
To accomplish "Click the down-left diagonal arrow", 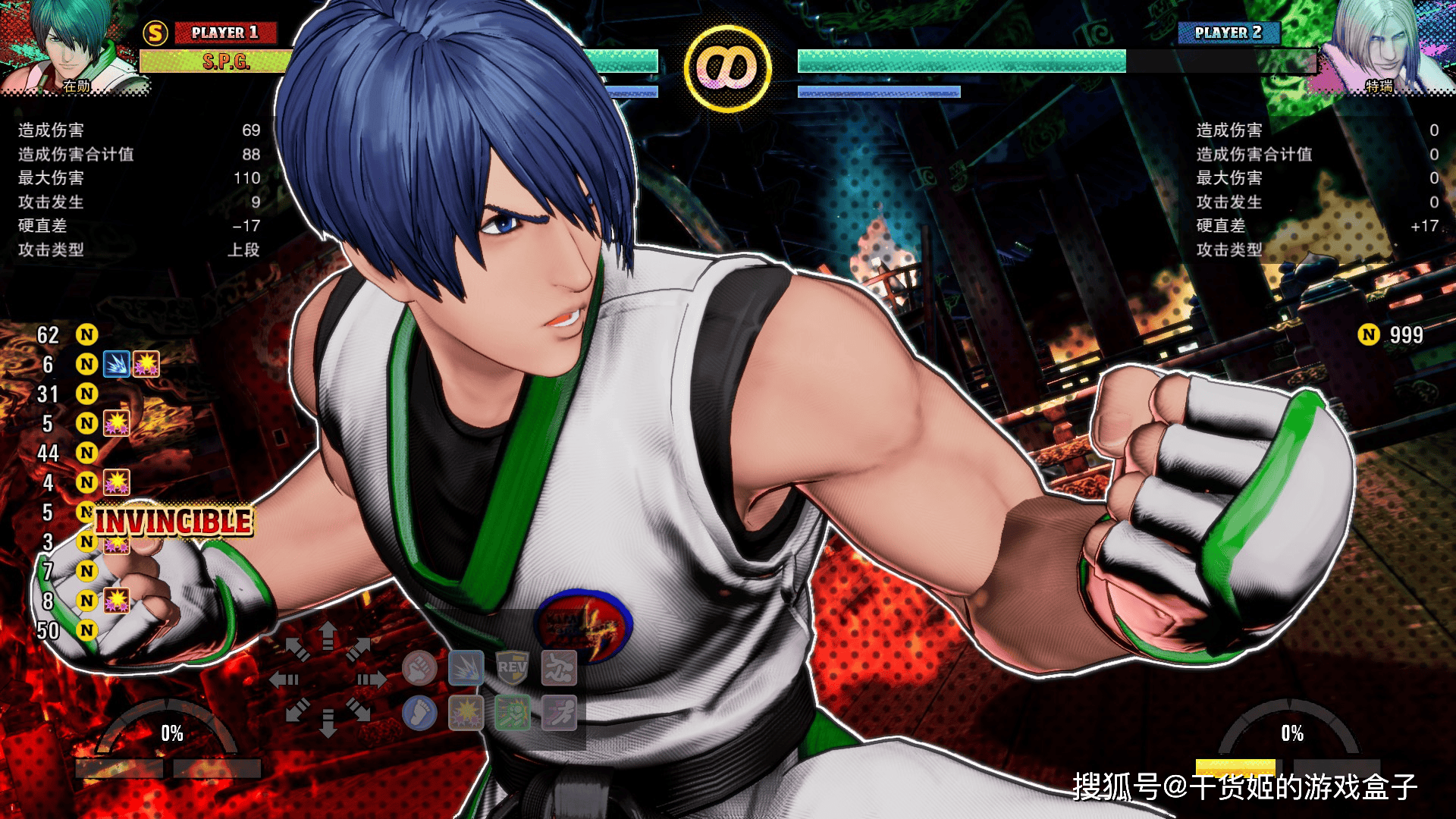I will 297,711.
